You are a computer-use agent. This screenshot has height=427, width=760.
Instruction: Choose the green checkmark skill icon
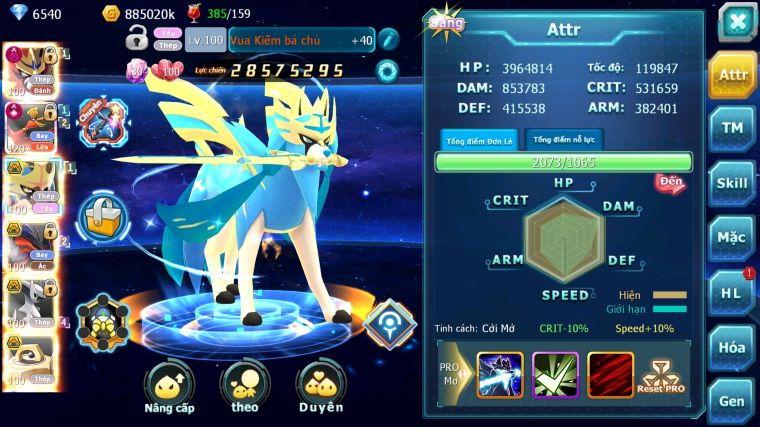(x=555, y=370)
